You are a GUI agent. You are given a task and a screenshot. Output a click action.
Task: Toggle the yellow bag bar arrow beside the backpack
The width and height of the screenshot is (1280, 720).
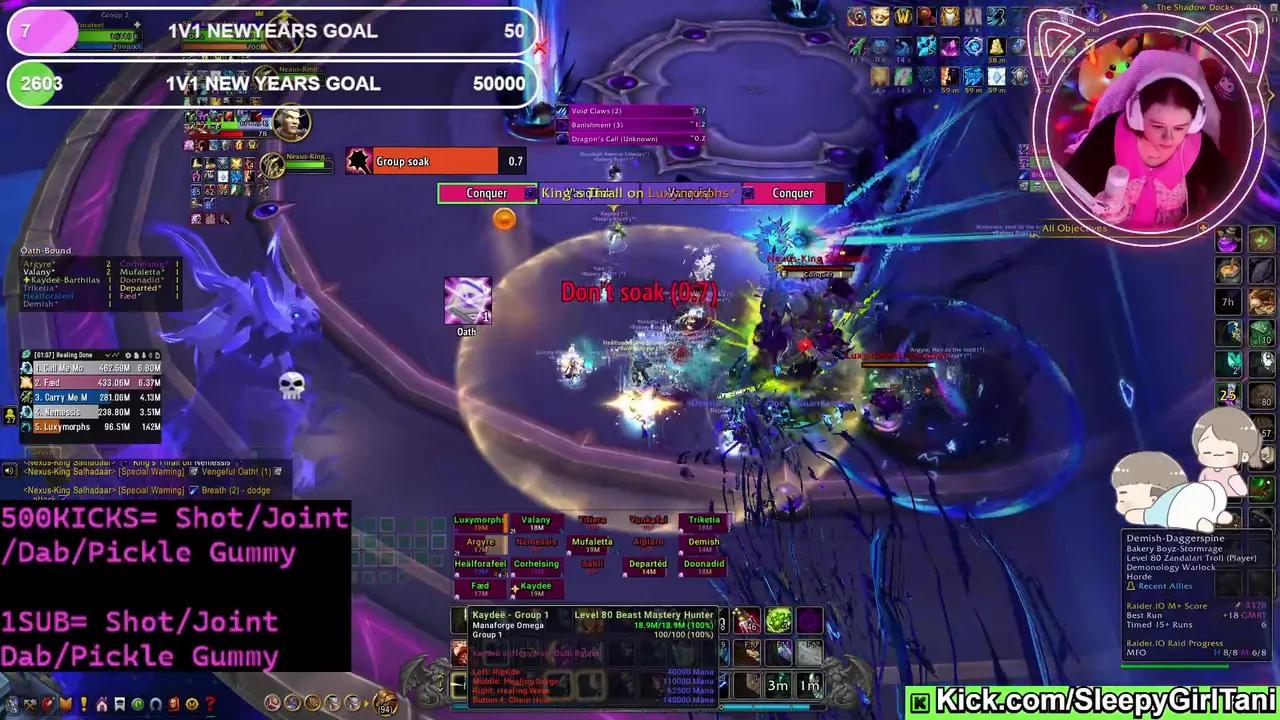(x=365, y=703)
